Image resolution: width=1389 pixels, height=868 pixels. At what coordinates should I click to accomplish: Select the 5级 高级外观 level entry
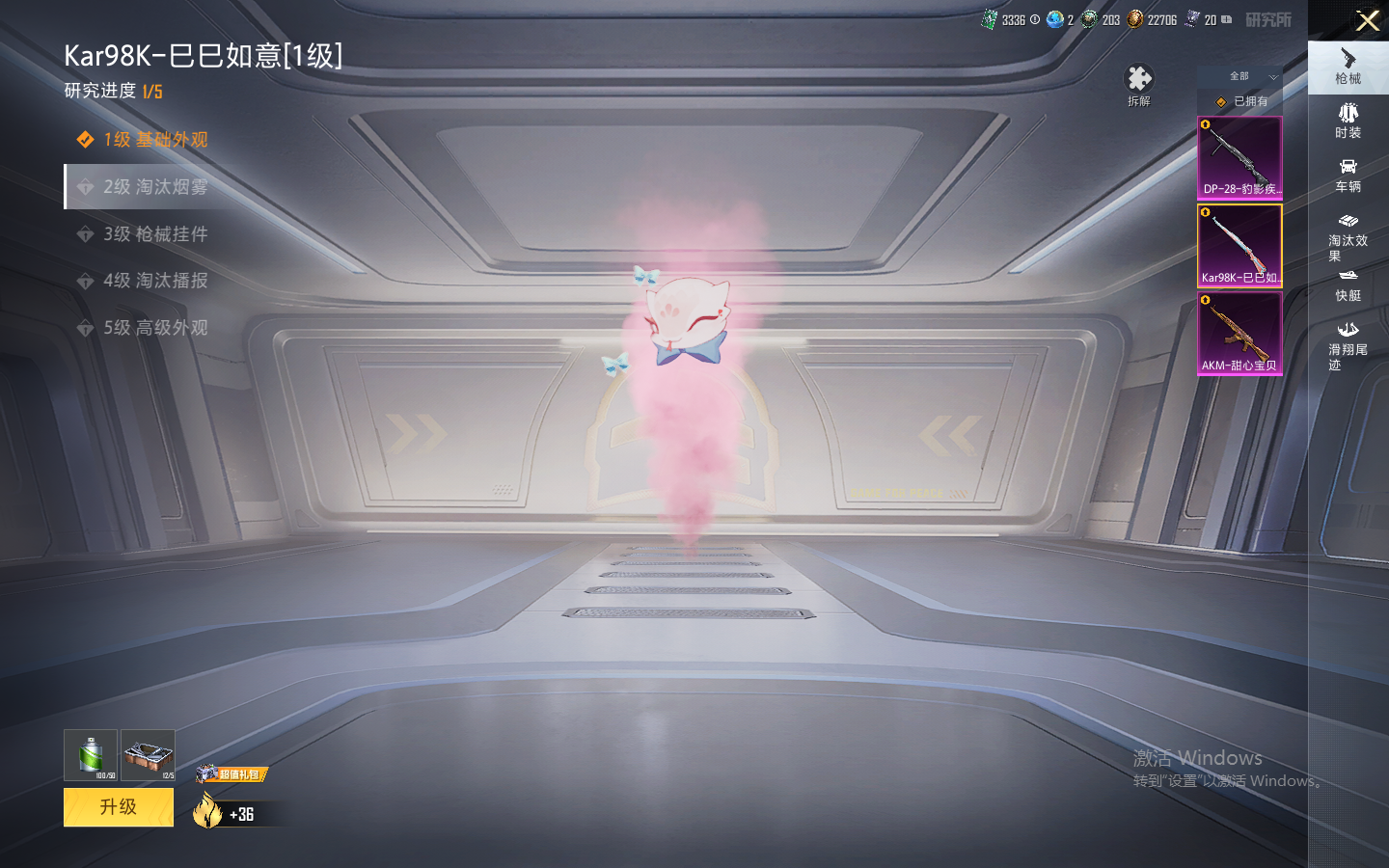pyautogui.click(x=154, y=328)
